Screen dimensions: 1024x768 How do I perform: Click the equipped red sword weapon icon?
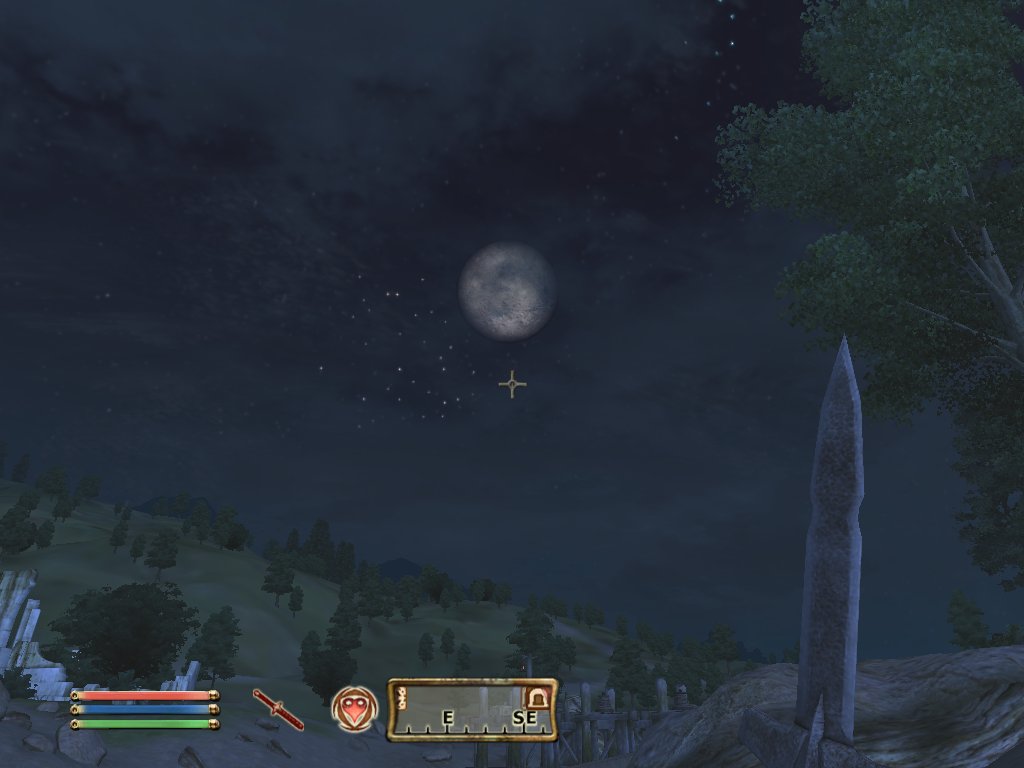[x=278, y=709]
